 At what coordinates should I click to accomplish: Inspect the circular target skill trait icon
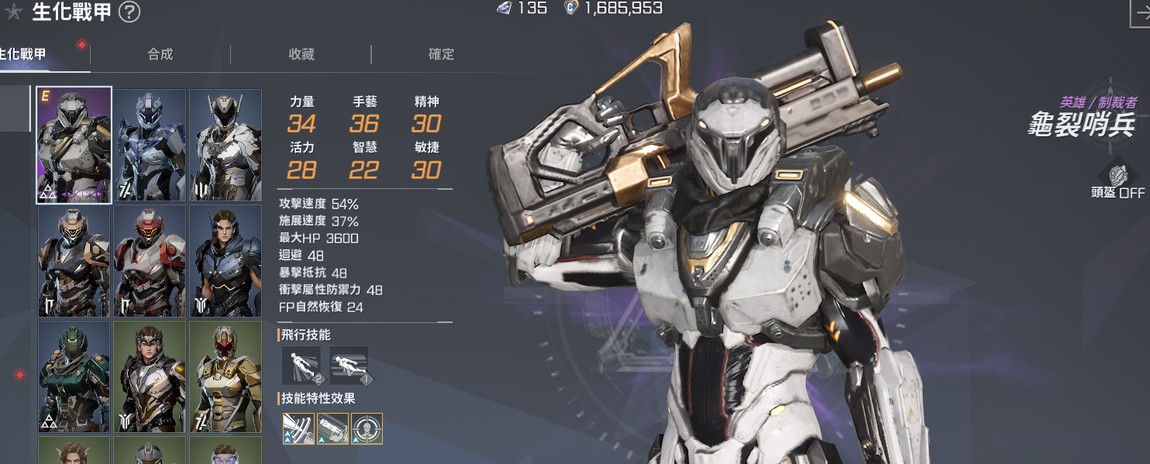point(367,429)
